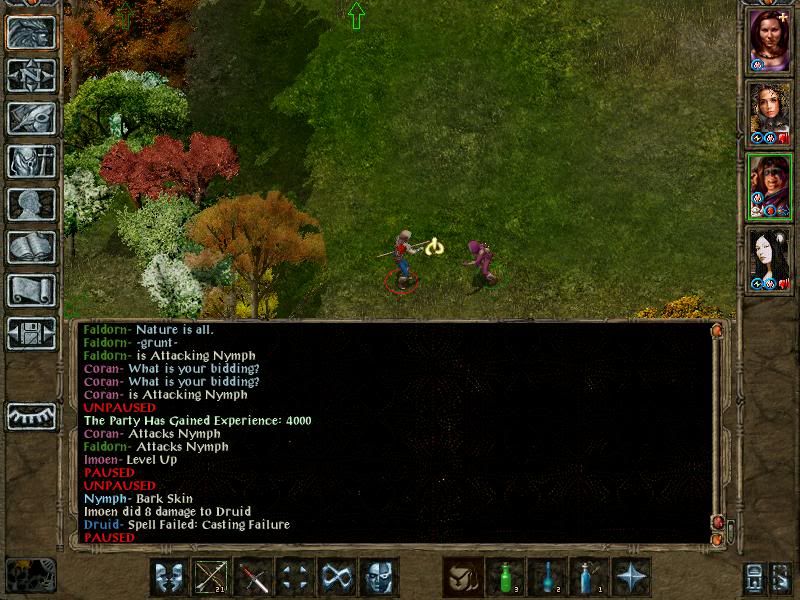This screenshot has width=800, height=600.
Task: Use the blue potion with count 2
Action: [547, 577]
